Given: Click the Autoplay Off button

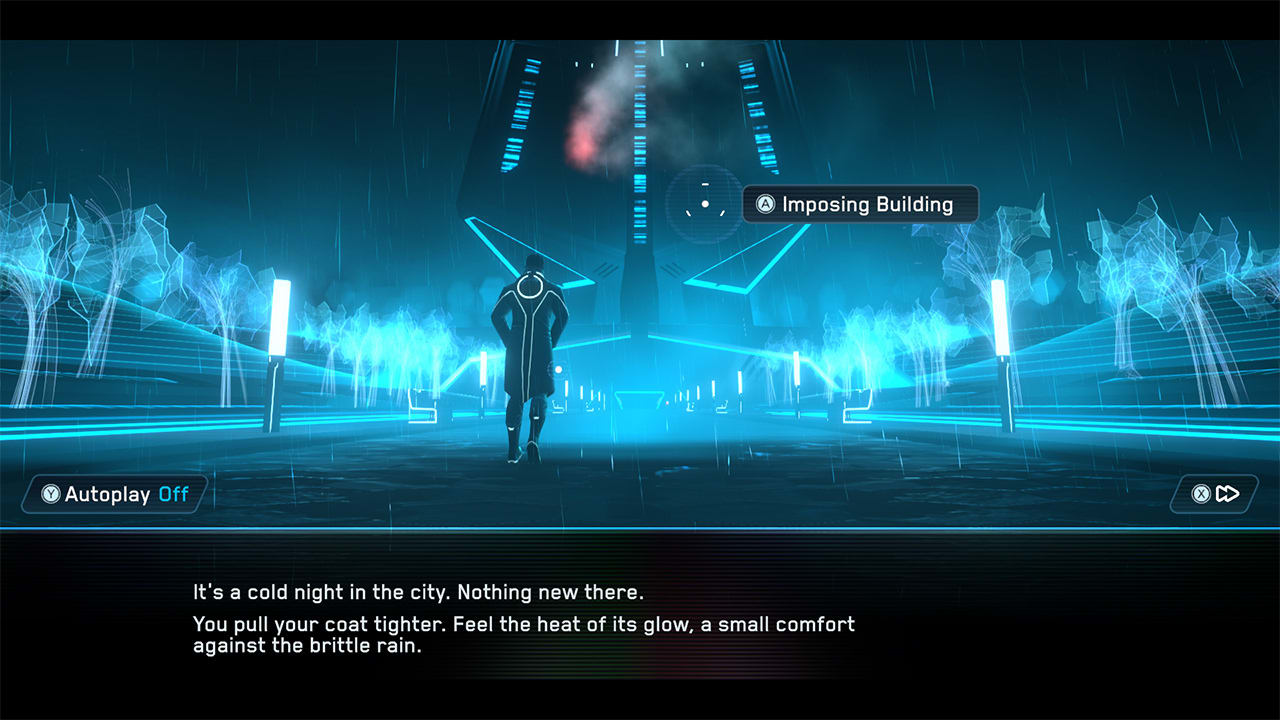Looking at the screenshot, I should coord(110,493).
